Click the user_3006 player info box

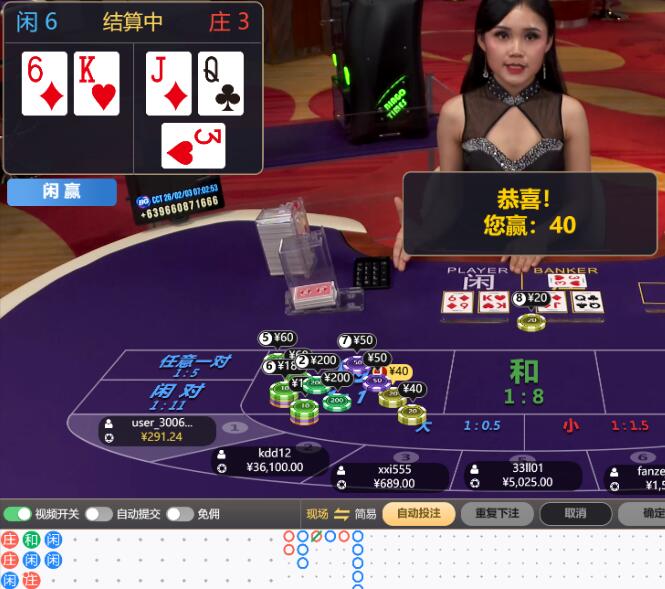[158, 429]
